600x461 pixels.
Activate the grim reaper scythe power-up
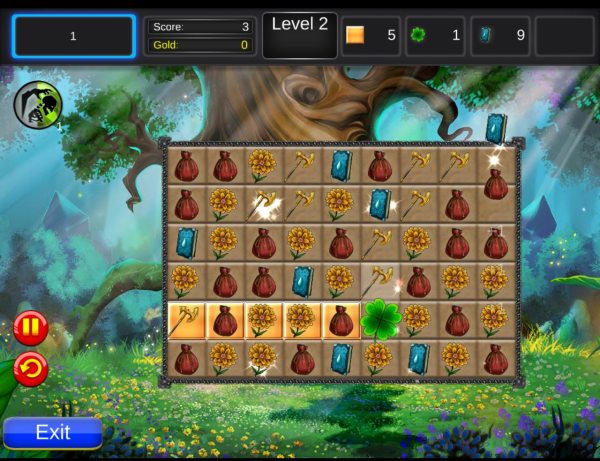[38, 104]
